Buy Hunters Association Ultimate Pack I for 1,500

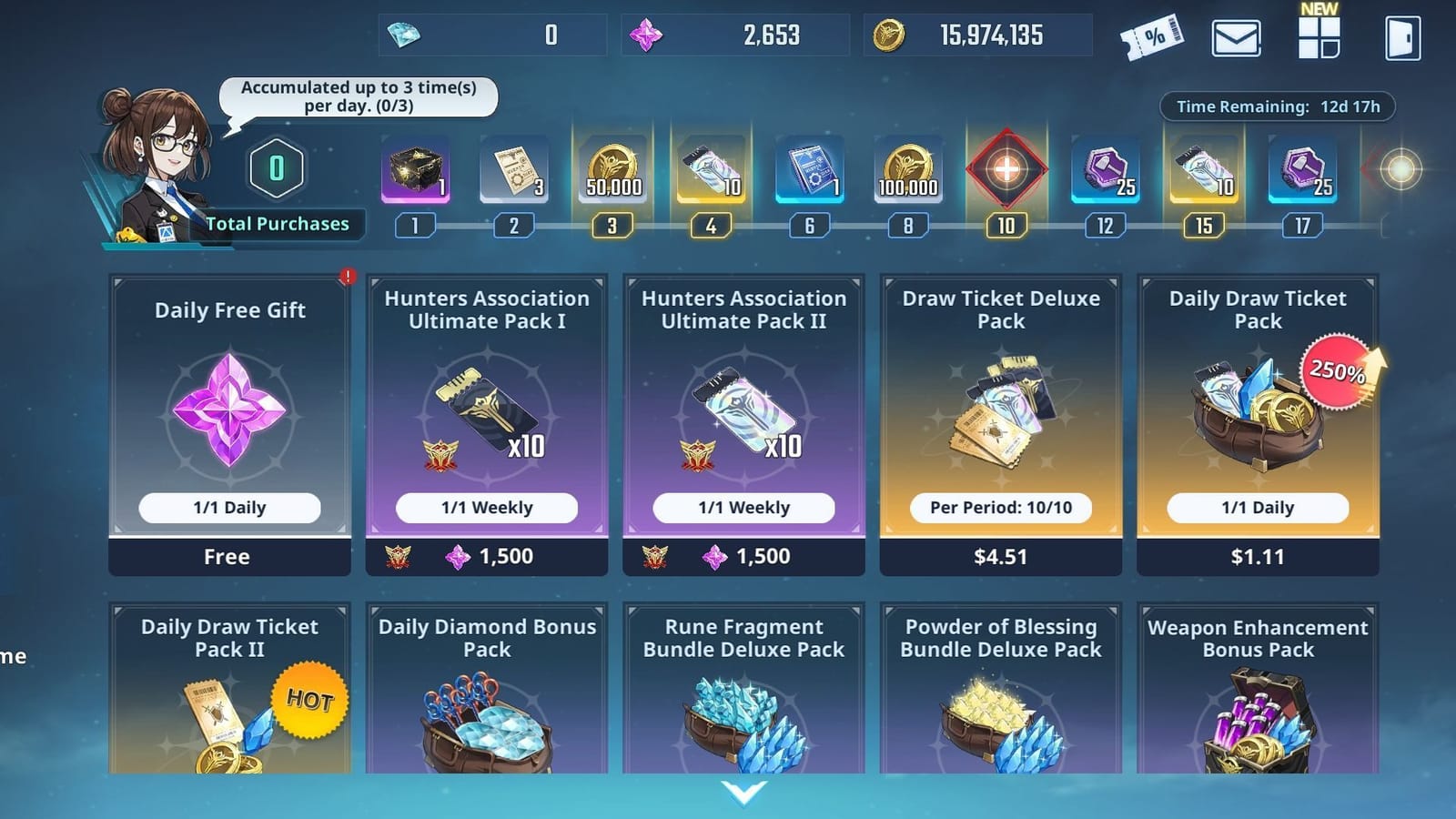click(485, 556)
